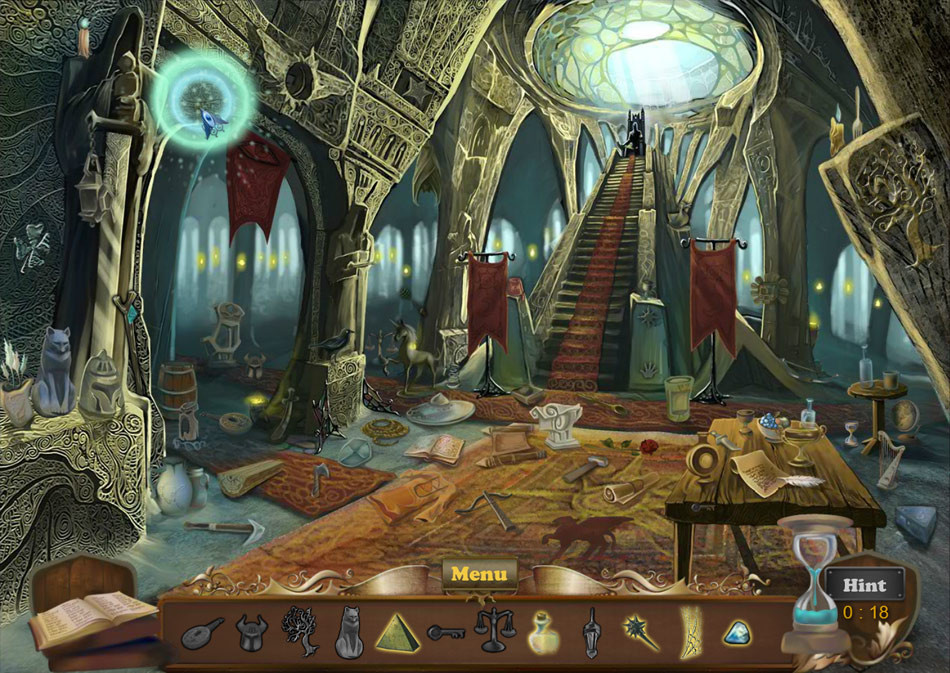Pick the golden pyramid item
Viewport: 950px width, 673px height.
point(397,632)
